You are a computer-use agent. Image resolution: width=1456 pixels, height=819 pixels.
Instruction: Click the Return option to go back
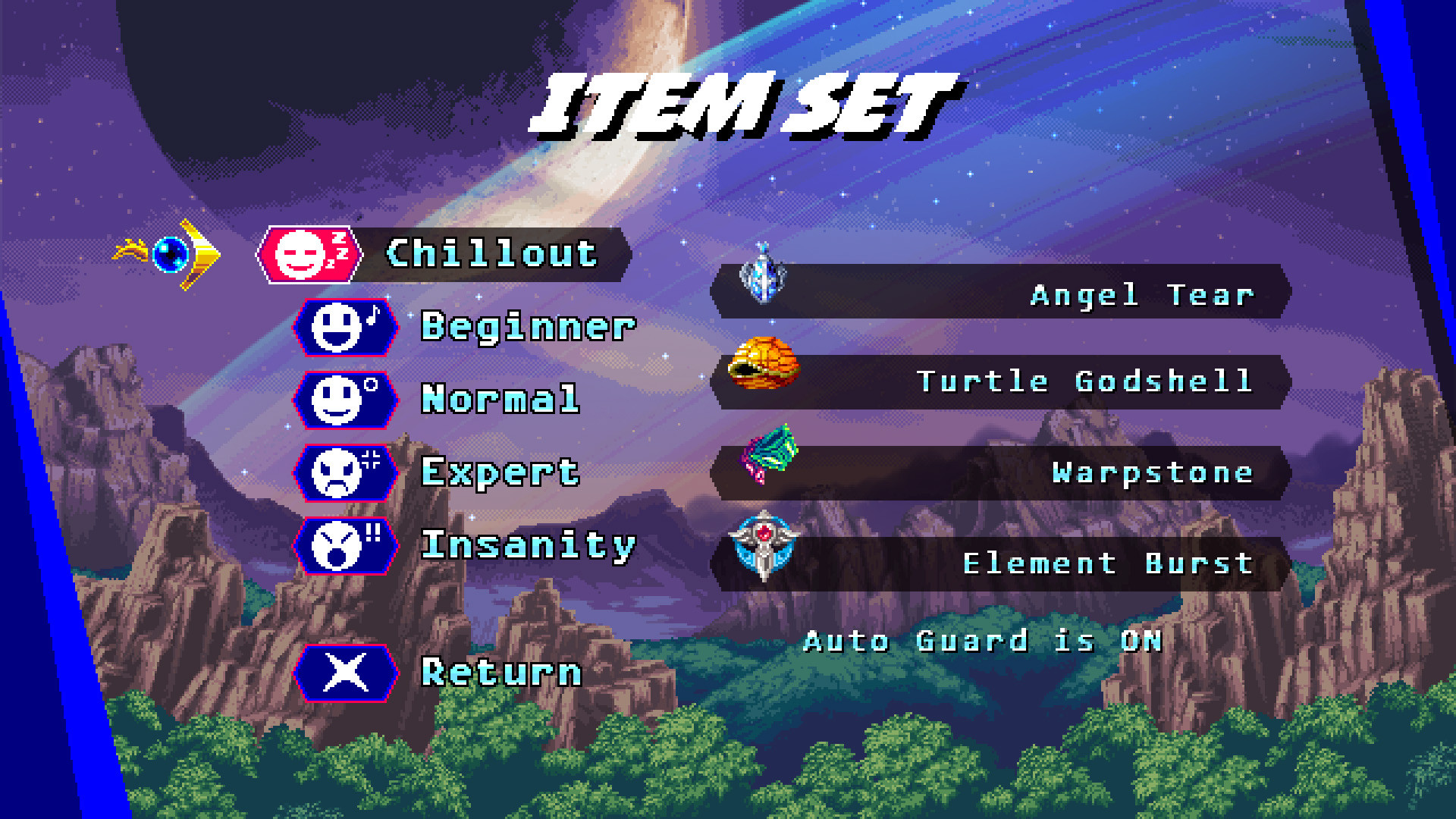(500, 673)
